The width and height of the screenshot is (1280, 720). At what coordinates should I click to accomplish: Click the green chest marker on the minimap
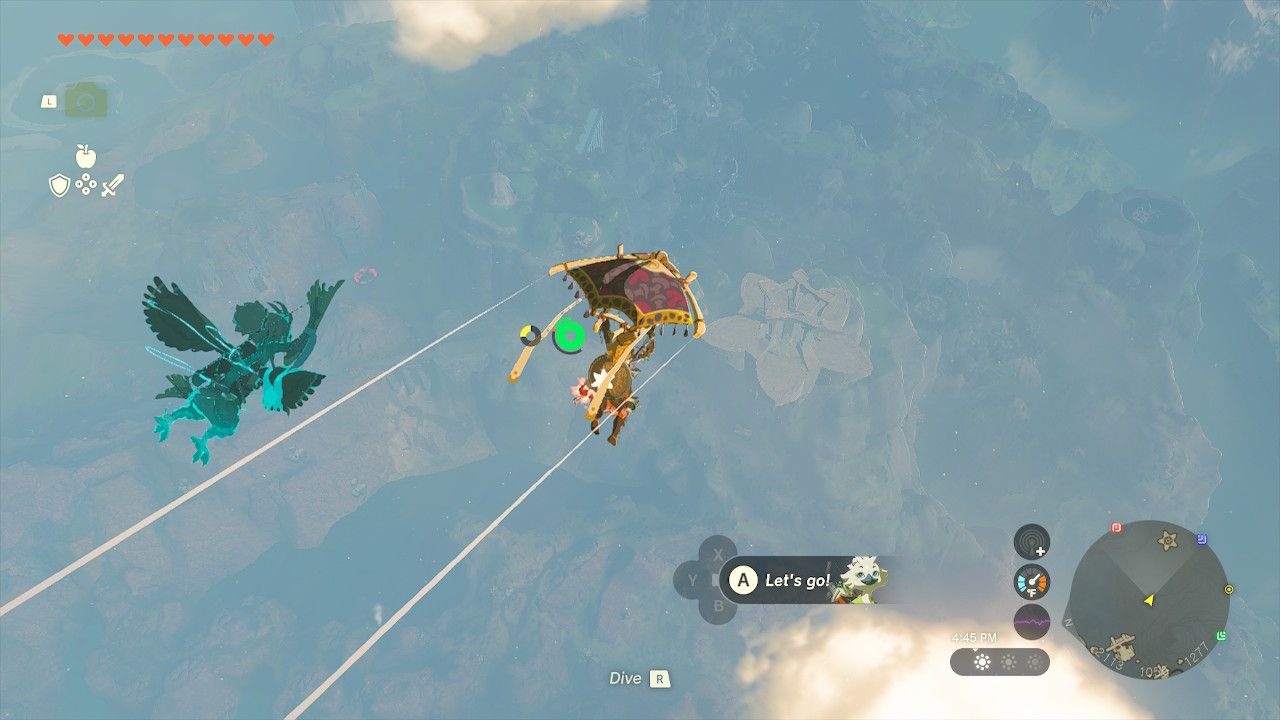click(x=1221, y=634)
